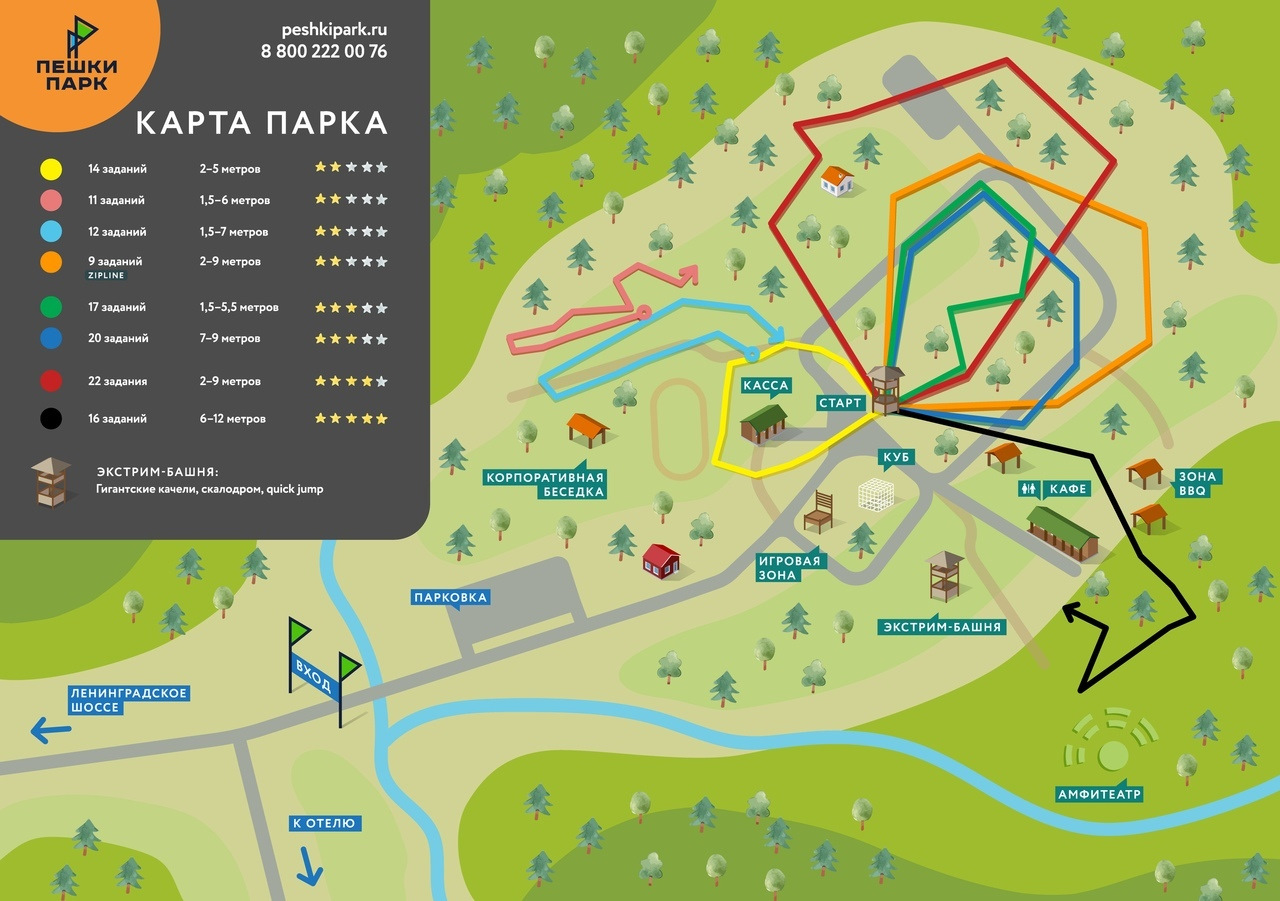Choose the light blue route legend dot
This screenshot has height=901, width=1280.
click(x=51, y=231)
